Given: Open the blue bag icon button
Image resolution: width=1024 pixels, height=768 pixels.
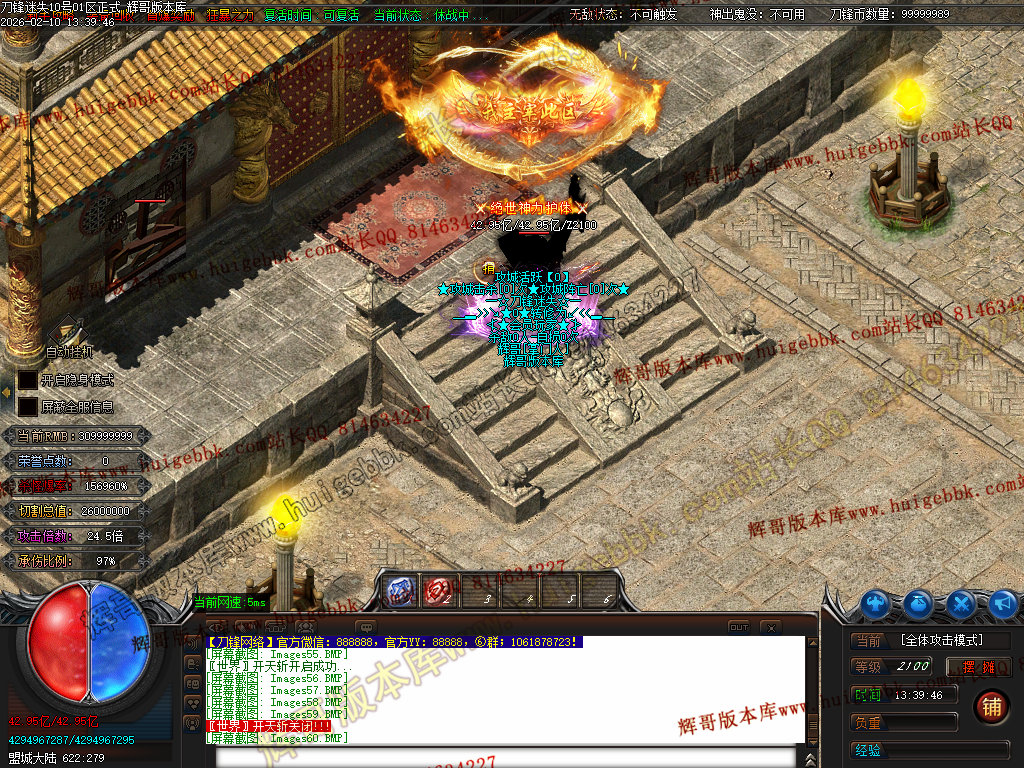Looking at the screenshot, I should click(x=919, y=603).
